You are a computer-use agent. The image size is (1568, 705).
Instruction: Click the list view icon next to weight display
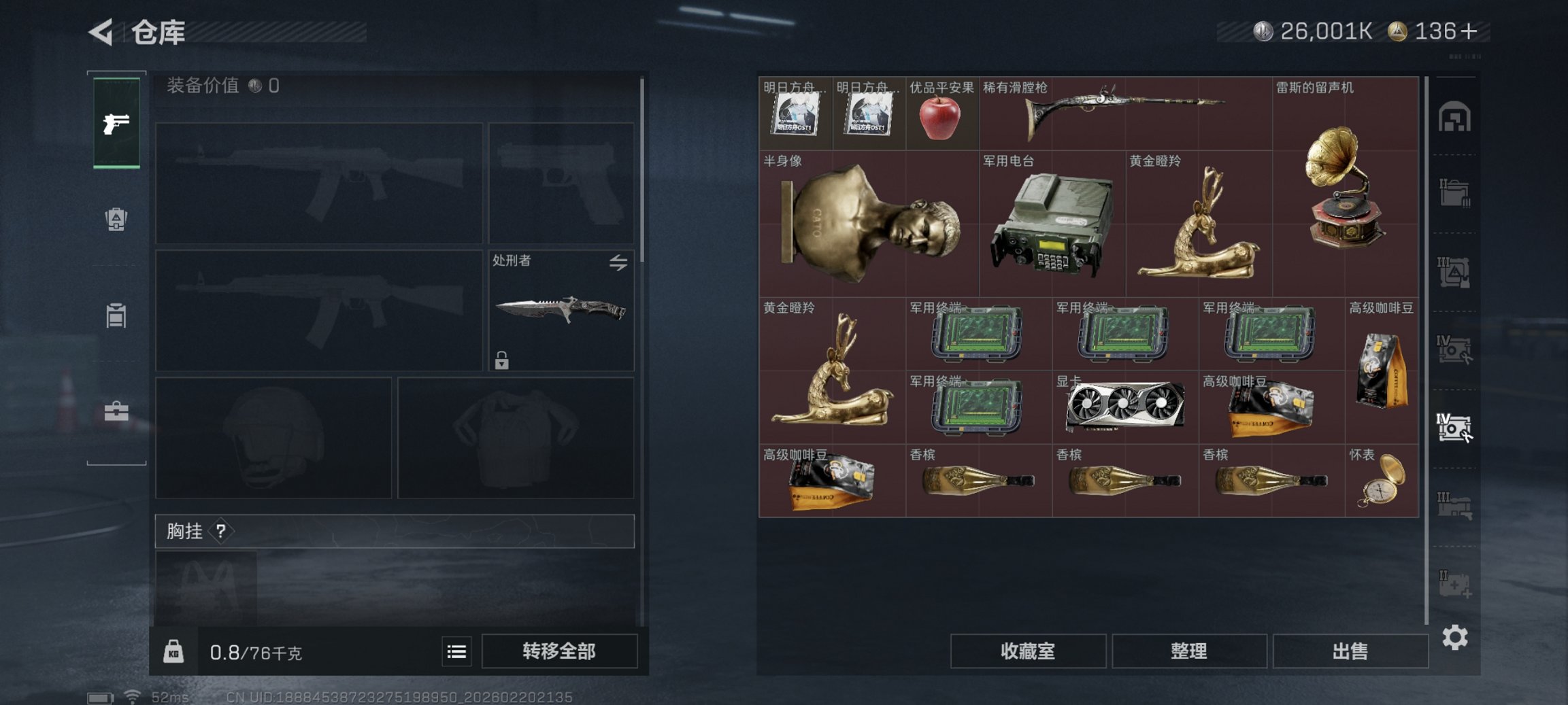(x=456, y=651)
